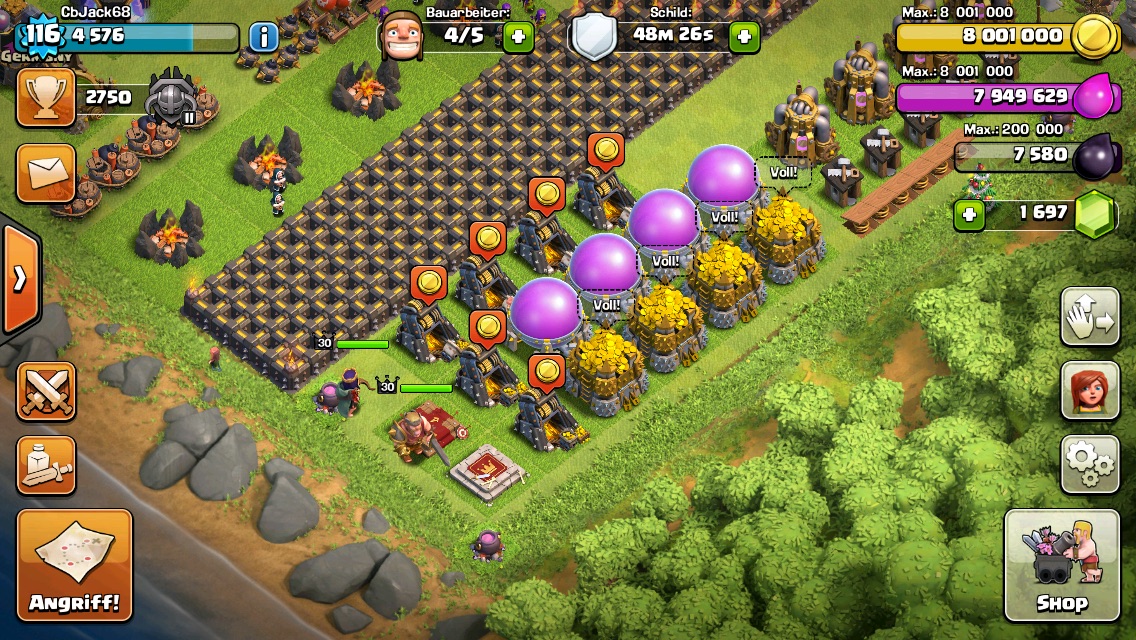Open the settings gears button
This screenshot has height=640, width=1136.
point(1090,464)
